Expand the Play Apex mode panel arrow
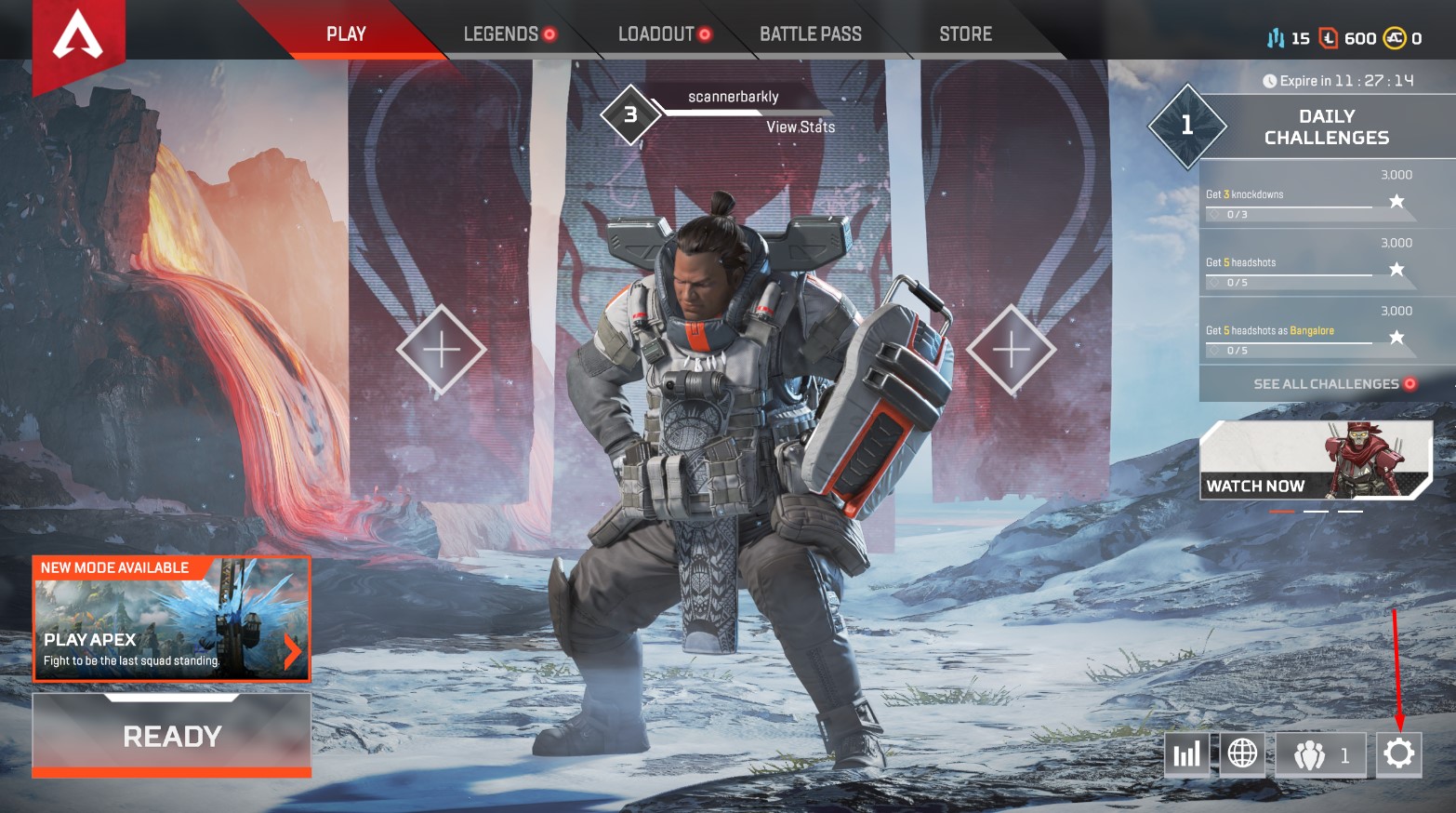The width and height of the screenshot is (1456, 813). (x=291, y=651)
